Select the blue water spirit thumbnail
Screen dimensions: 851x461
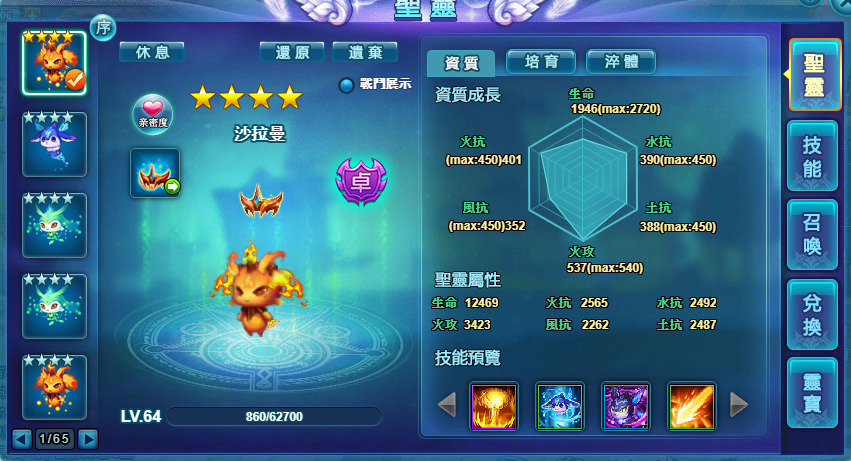(x=54, y=144)
